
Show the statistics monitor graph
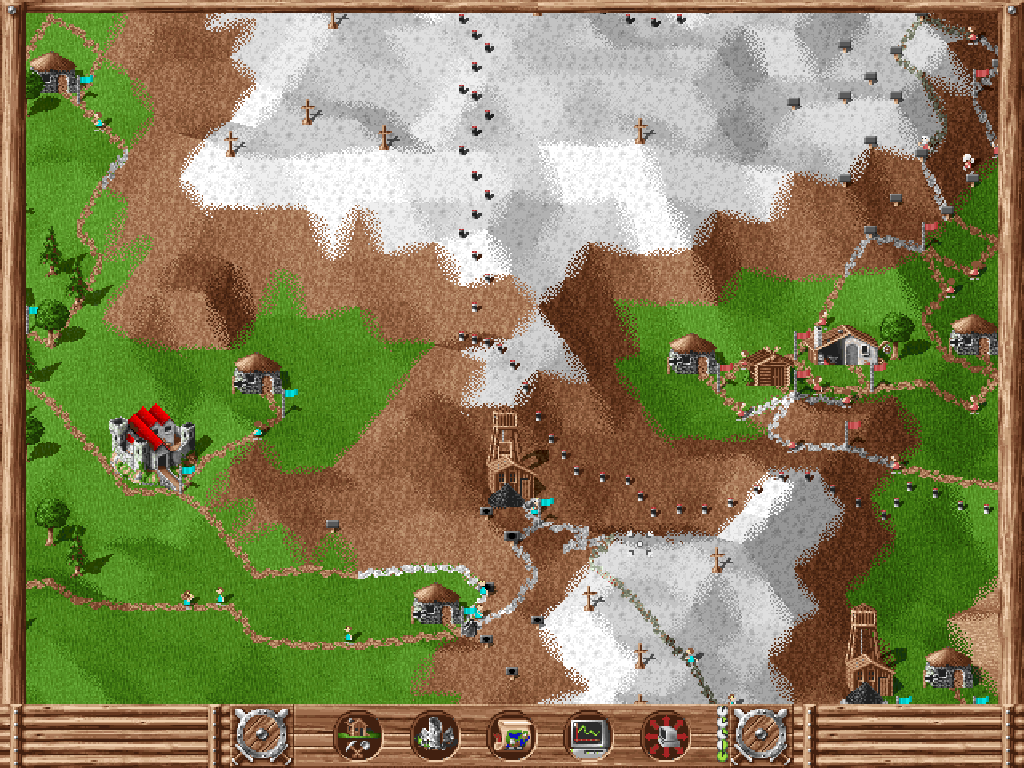(x=588, y=736)
